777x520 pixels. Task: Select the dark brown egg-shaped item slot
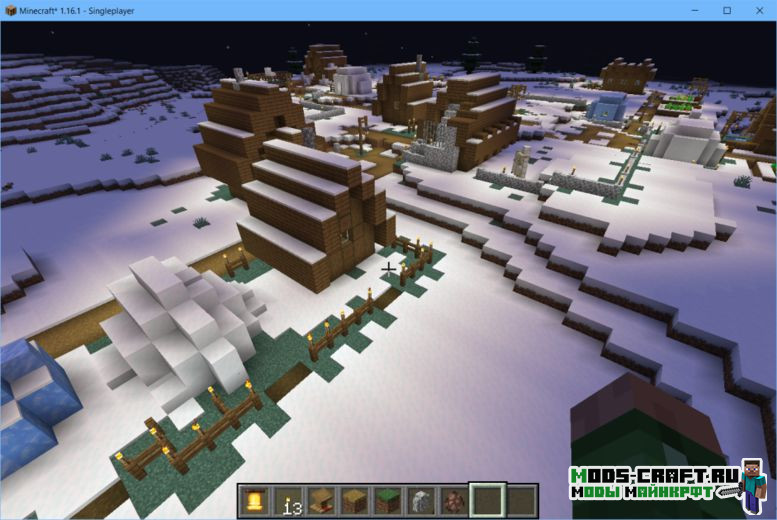pyautogui.click(x=454, y=501)
